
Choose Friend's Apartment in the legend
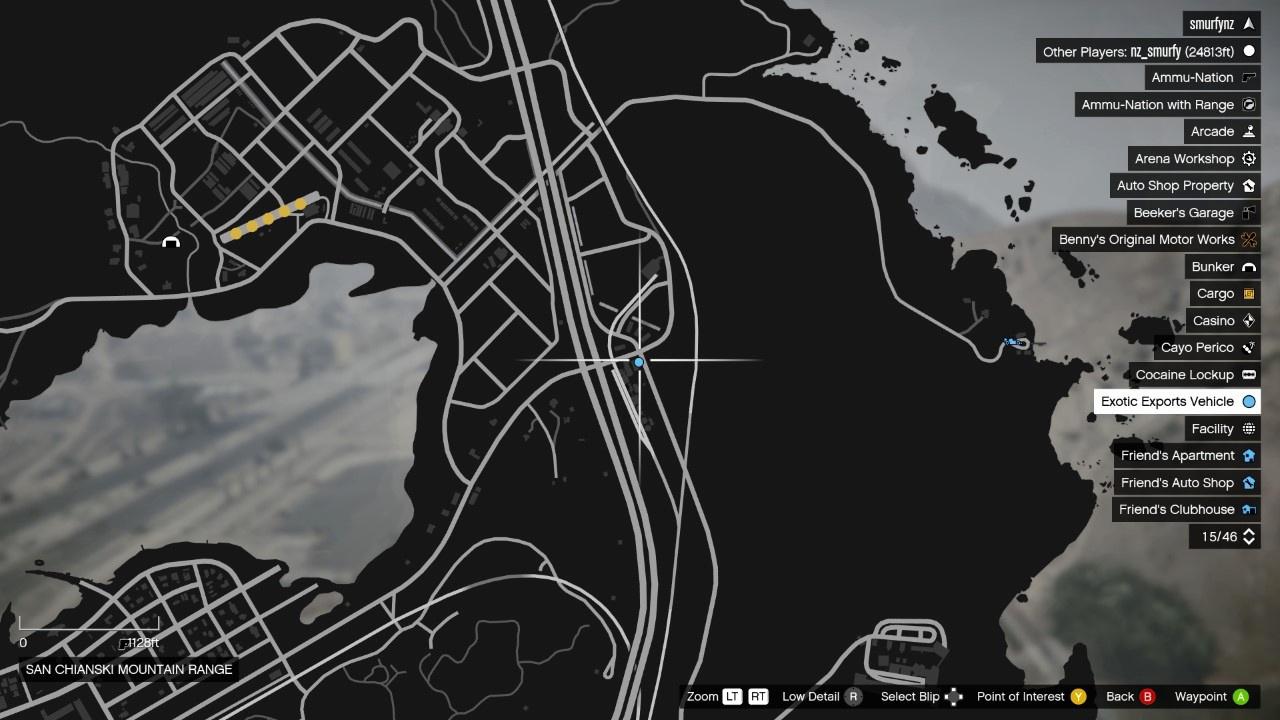click(1187, 456)
